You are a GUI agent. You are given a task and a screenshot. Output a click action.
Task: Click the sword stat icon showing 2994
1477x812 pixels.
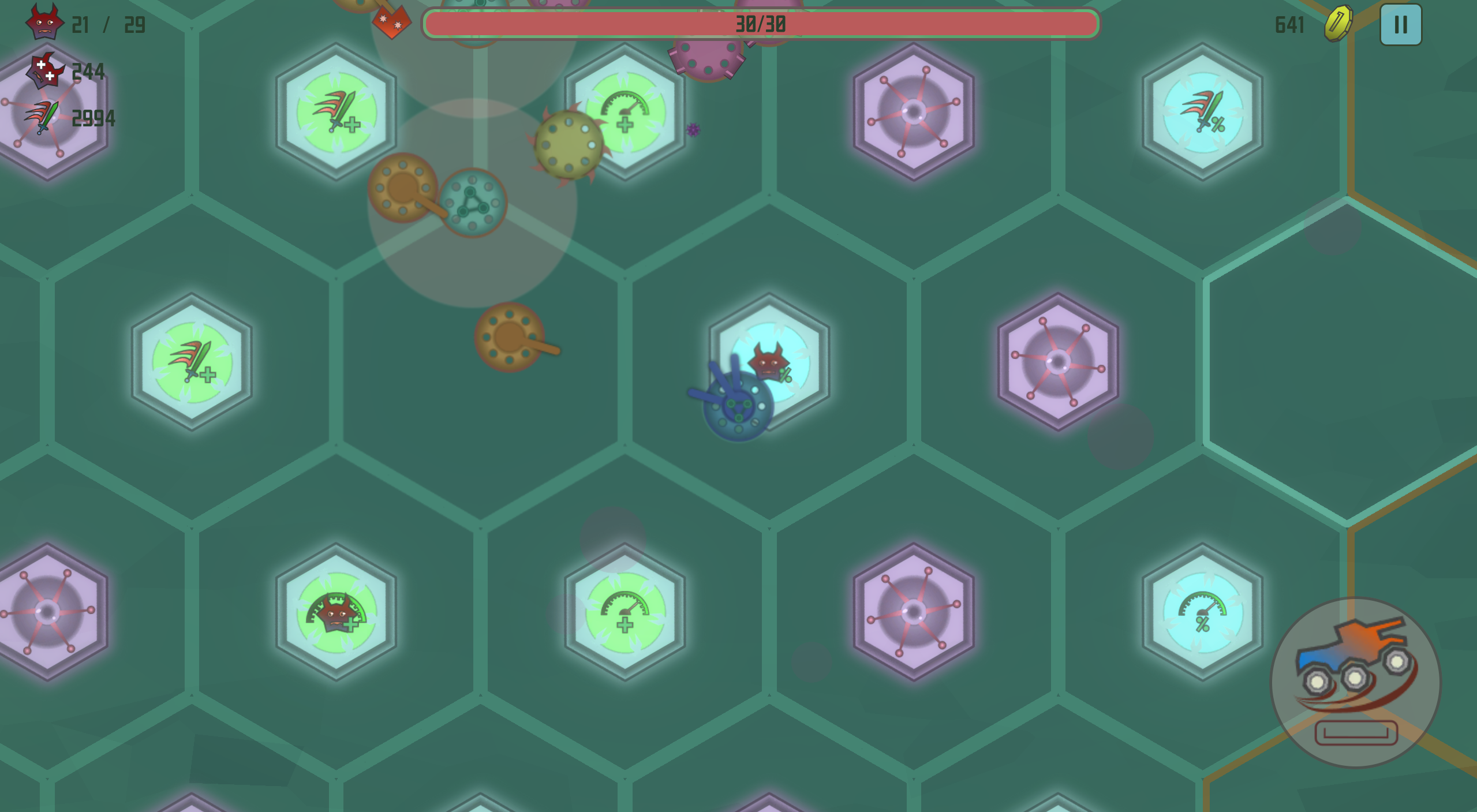40,118
